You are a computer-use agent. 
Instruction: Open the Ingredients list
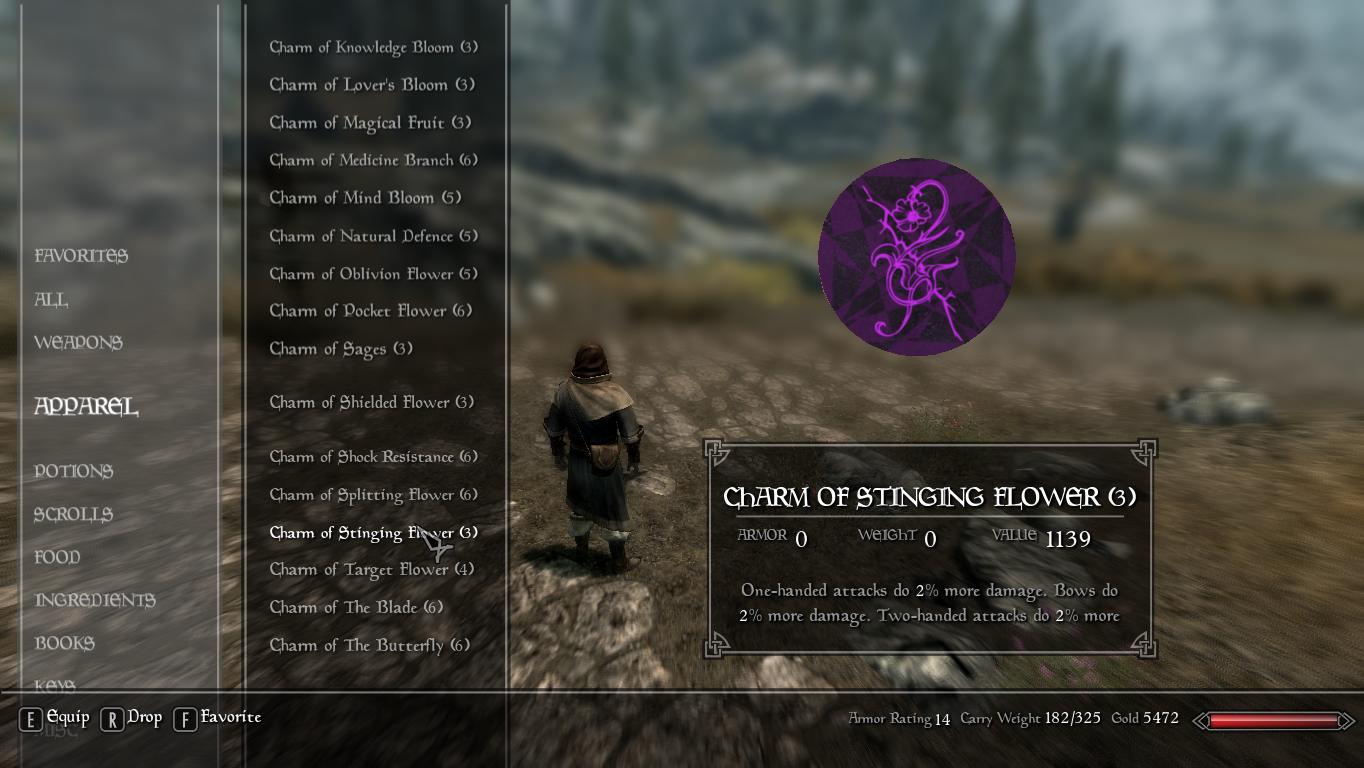pyautogui.click(x=94, y=600)
